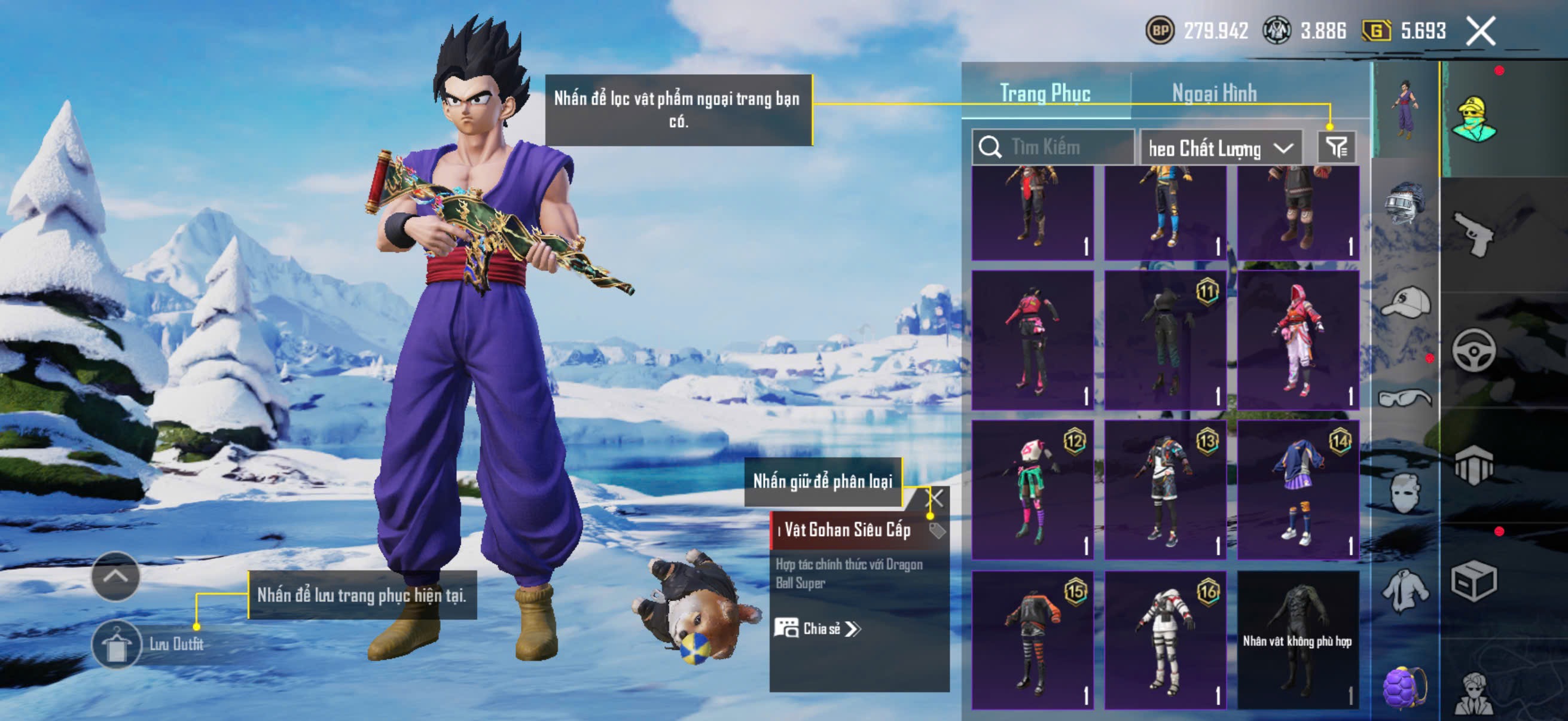Dismiss the item info popup
The image size is (1568, 721).
point(934,499)
